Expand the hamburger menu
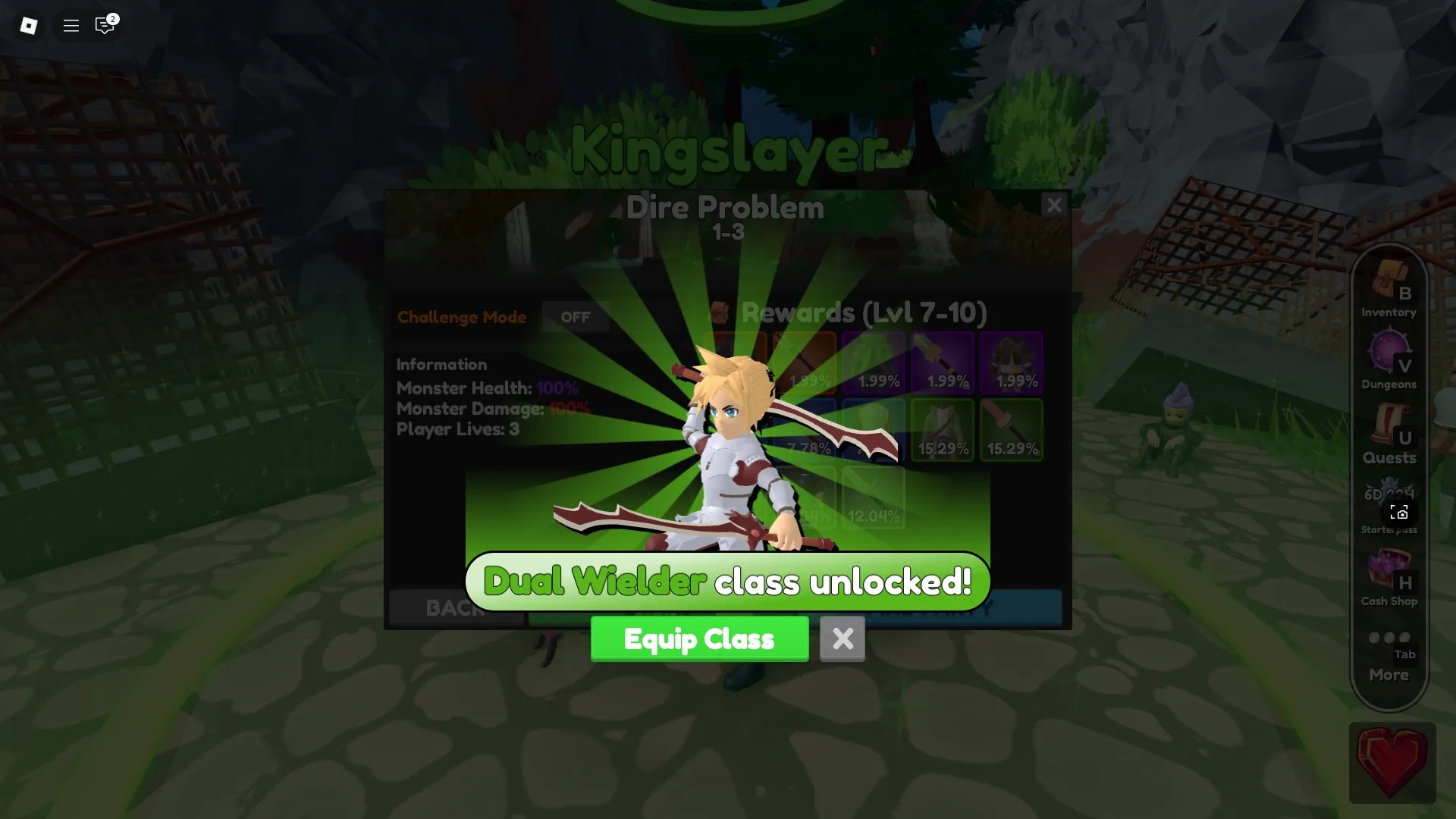The height and width of the screenshot is (819, 1456). pyautogui.click(x=70, y=25)
